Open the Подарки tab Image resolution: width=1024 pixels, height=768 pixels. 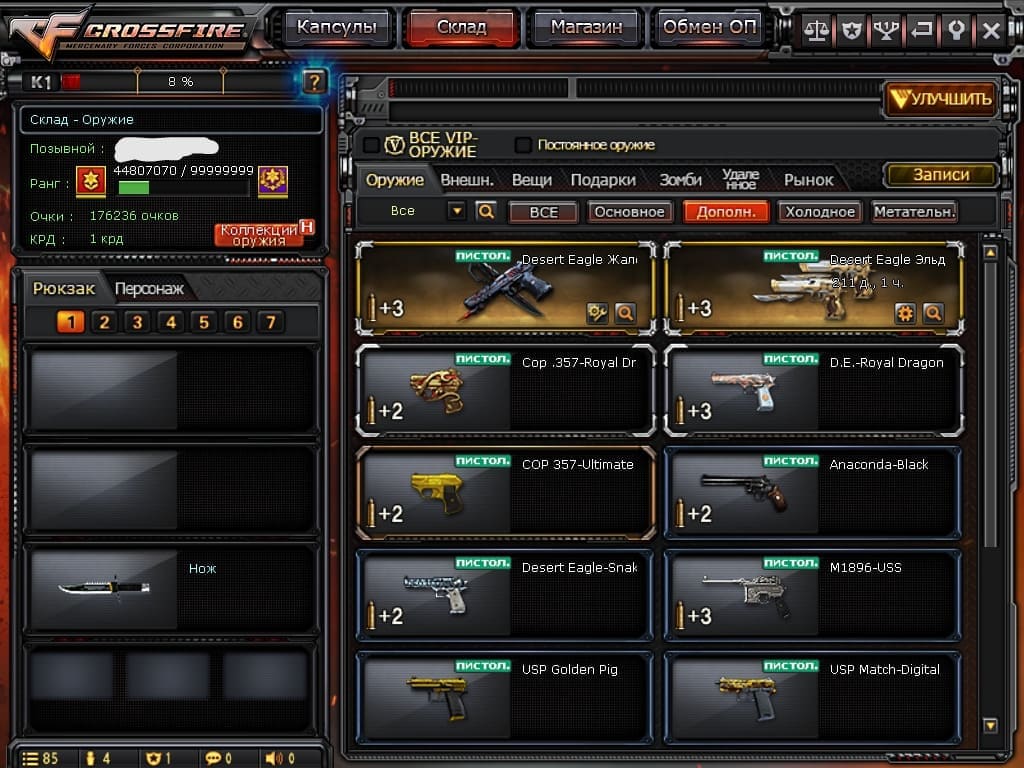pyautogui.click(x=603, y=180)
